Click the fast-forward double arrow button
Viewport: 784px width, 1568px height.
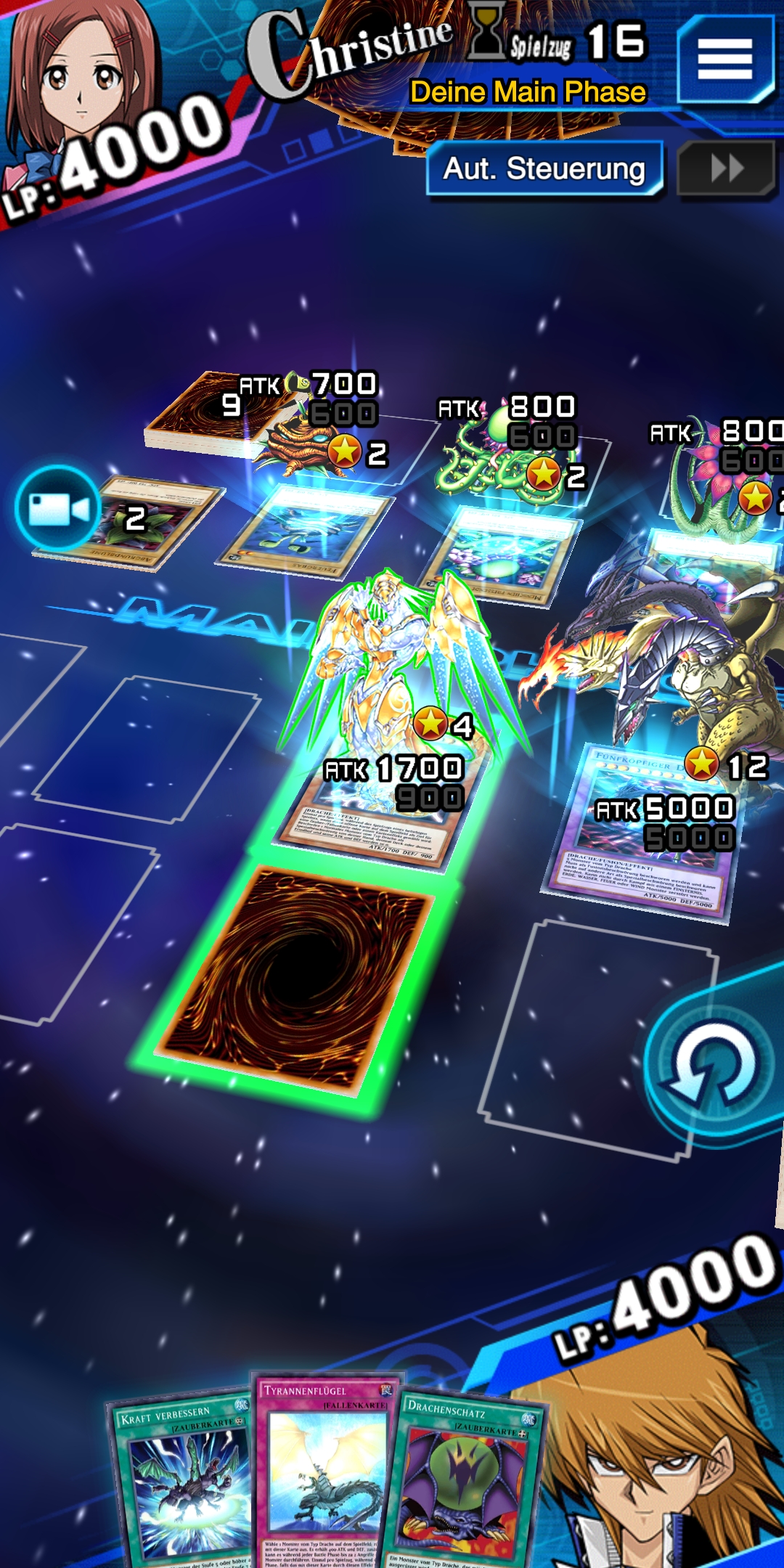coord(727,169)
